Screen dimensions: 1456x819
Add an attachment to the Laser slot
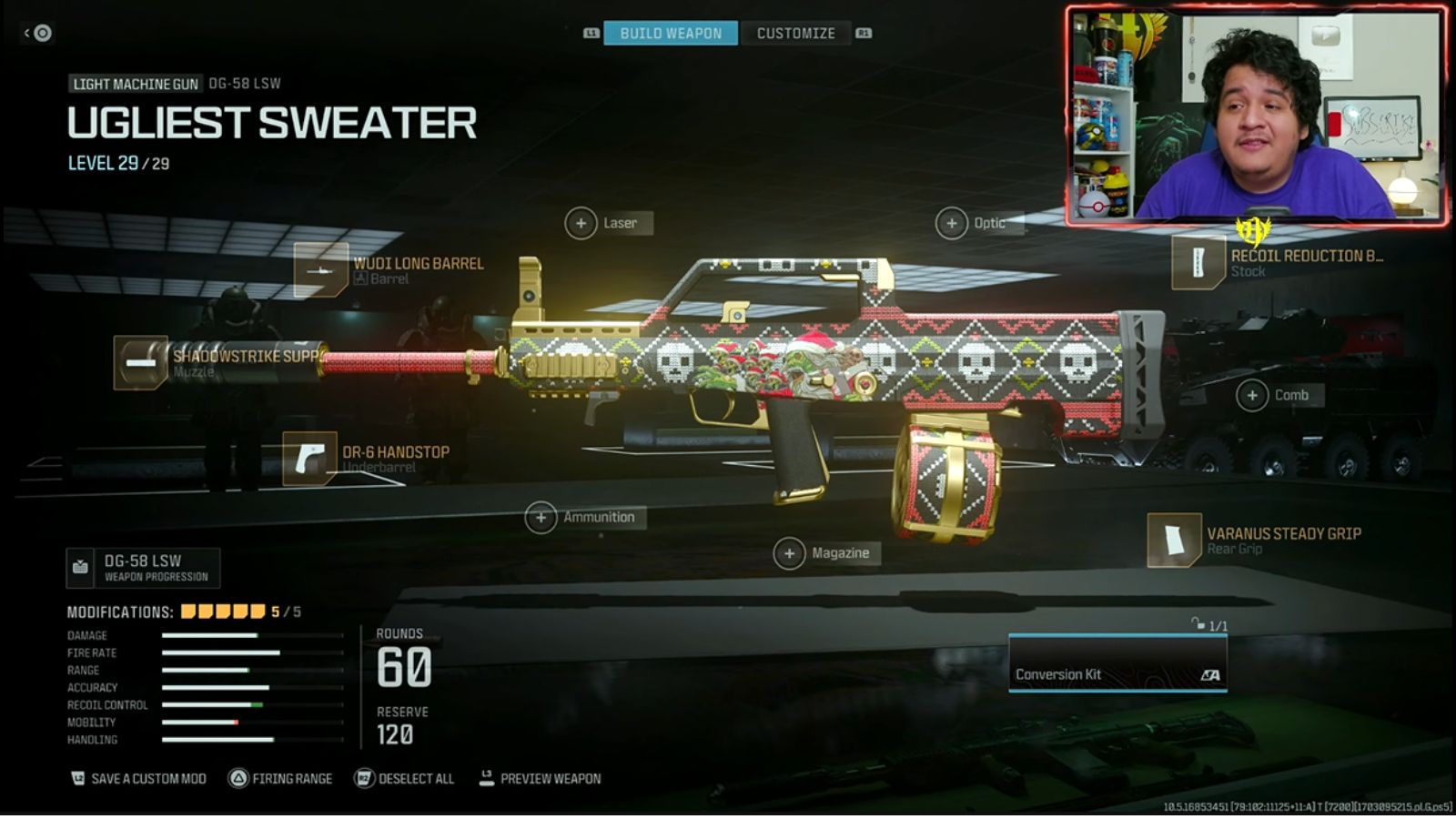581,222
